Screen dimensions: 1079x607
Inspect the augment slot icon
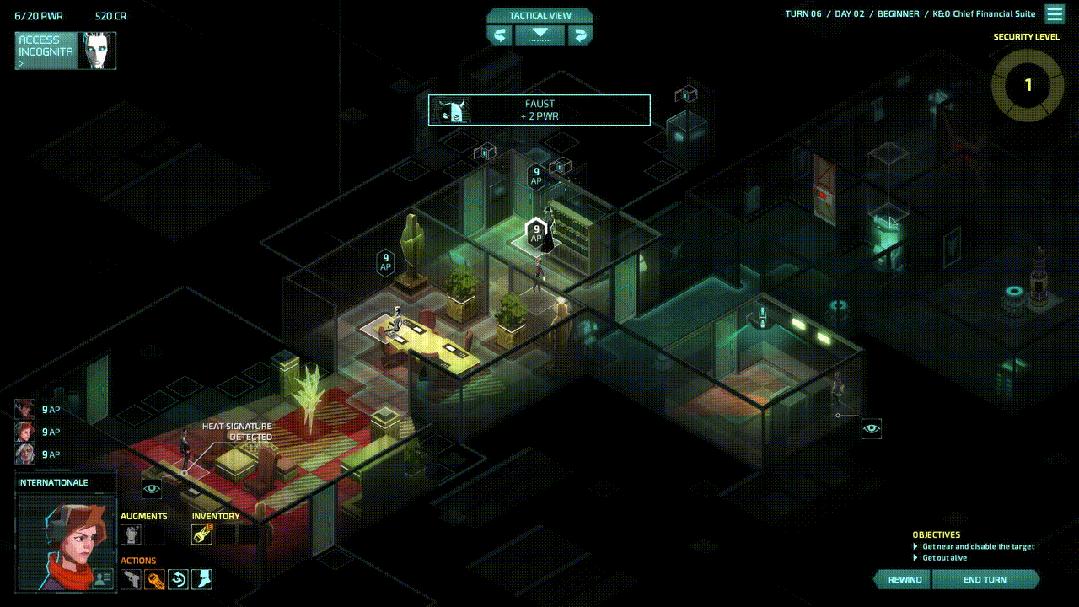tap(131, 535)
